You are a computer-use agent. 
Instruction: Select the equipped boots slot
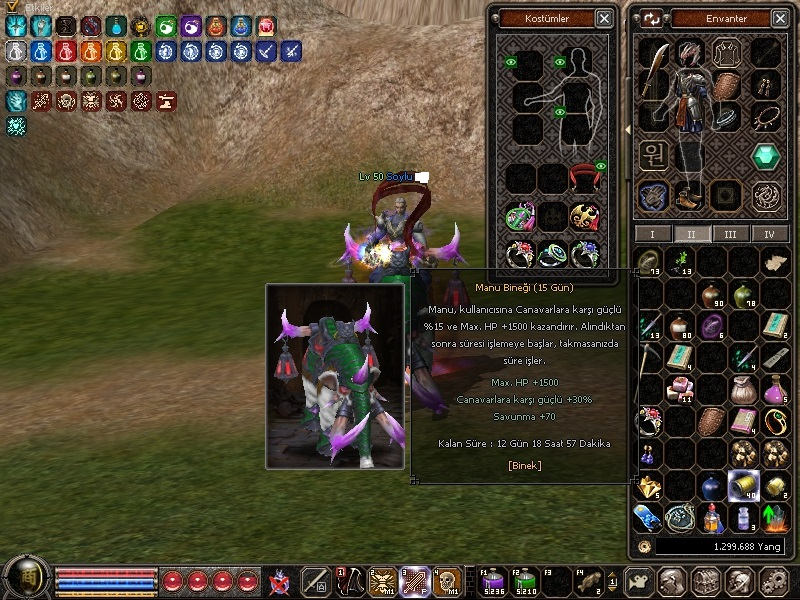click(687, 197)
